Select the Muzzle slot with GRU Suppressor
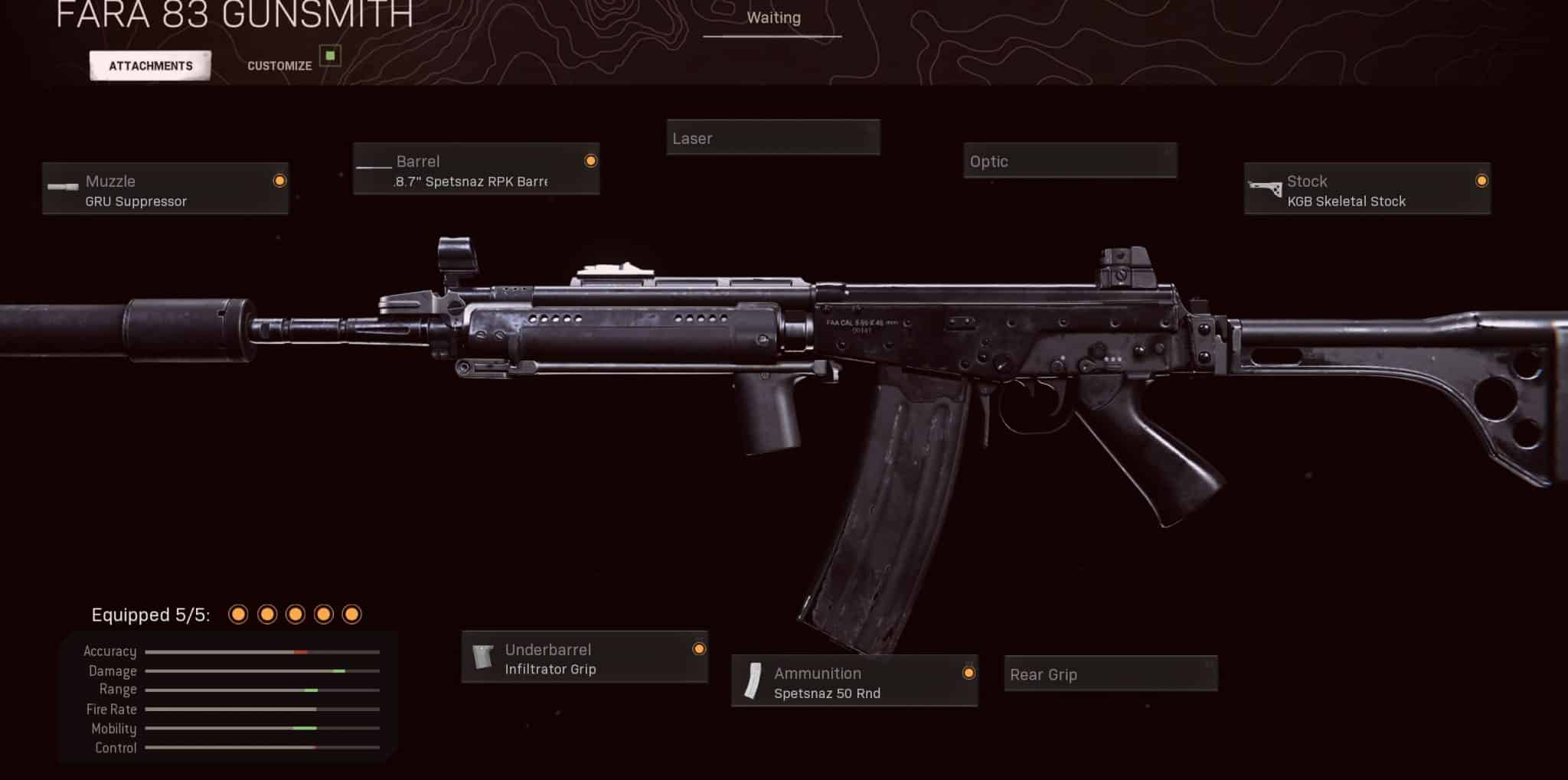 pyautogui.click(x=165, y=189)
